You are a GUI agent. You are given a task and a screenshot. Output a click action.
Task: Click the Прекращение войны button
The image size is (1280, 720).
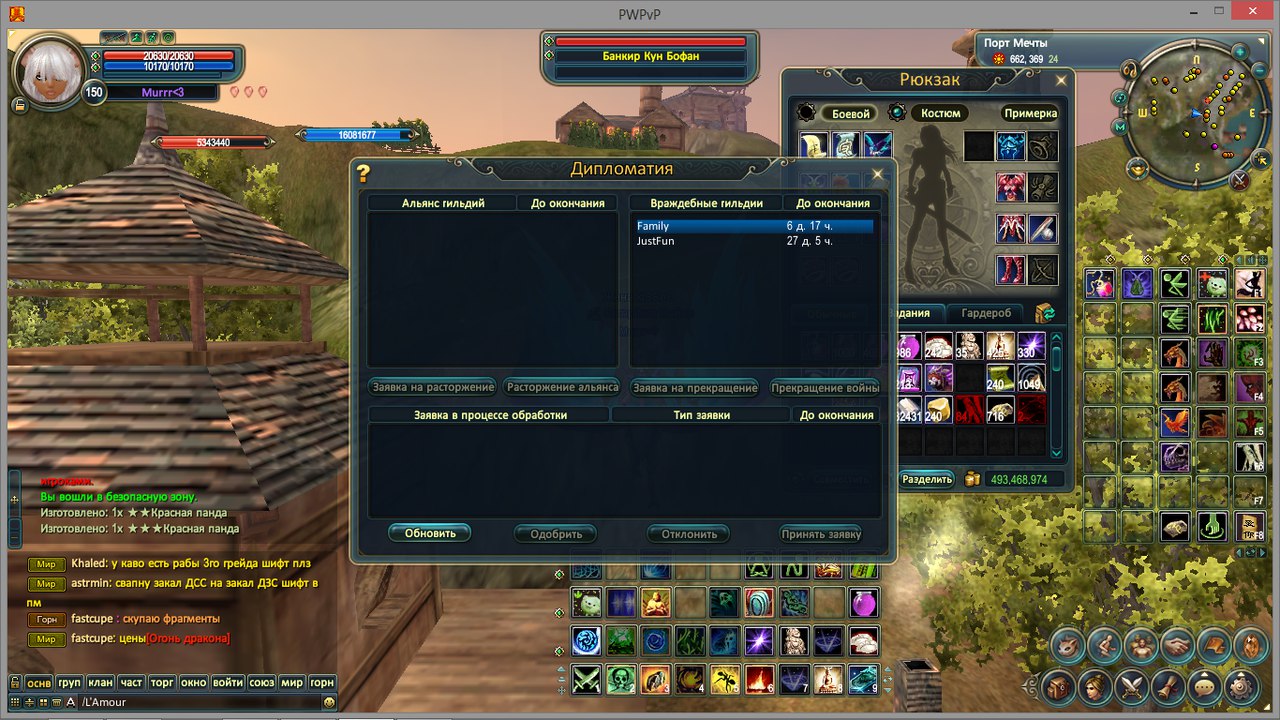click(825, 387)
